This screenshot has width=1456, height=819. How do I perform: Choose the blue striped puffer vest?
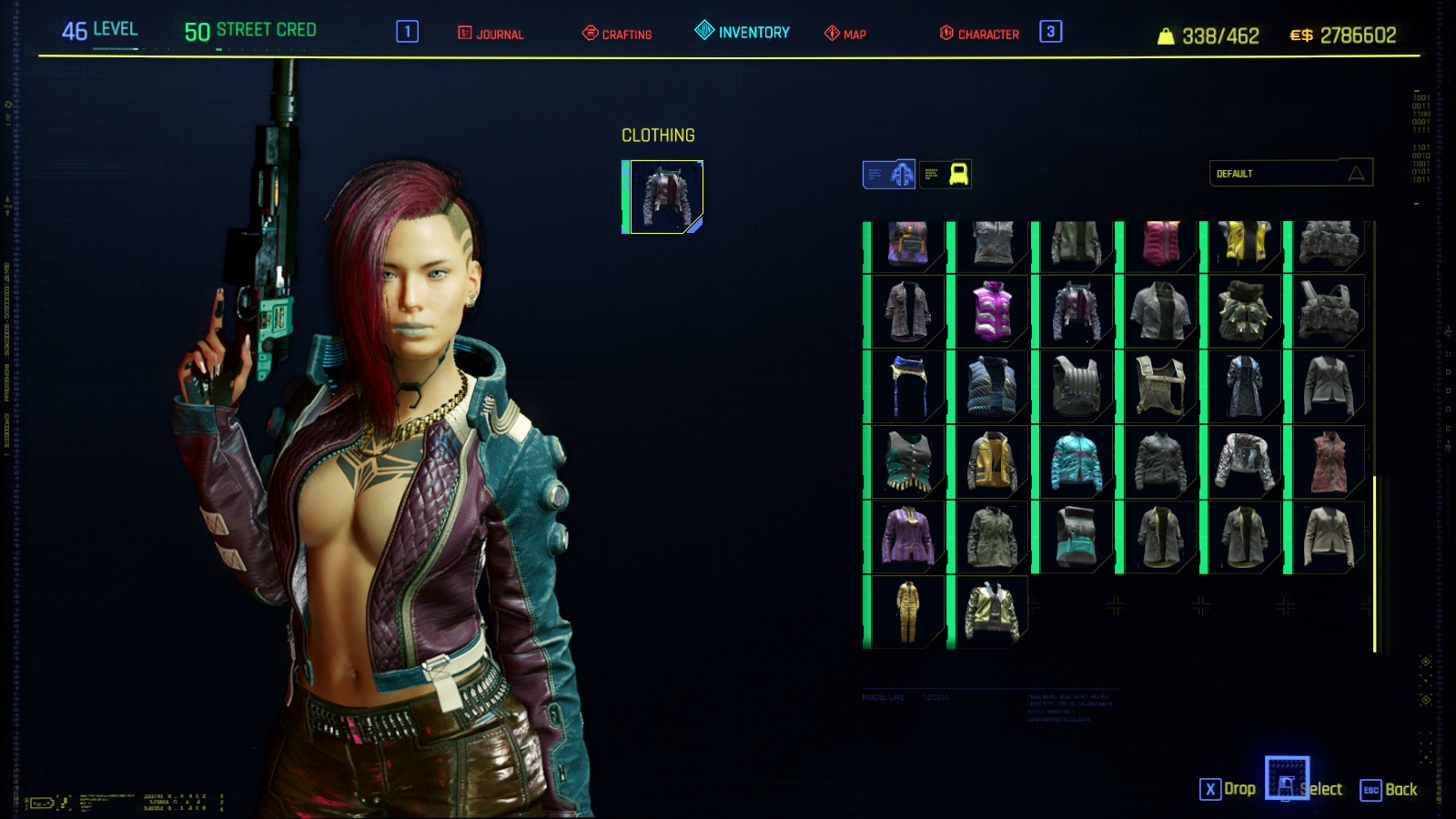click(x=992, y=387)
